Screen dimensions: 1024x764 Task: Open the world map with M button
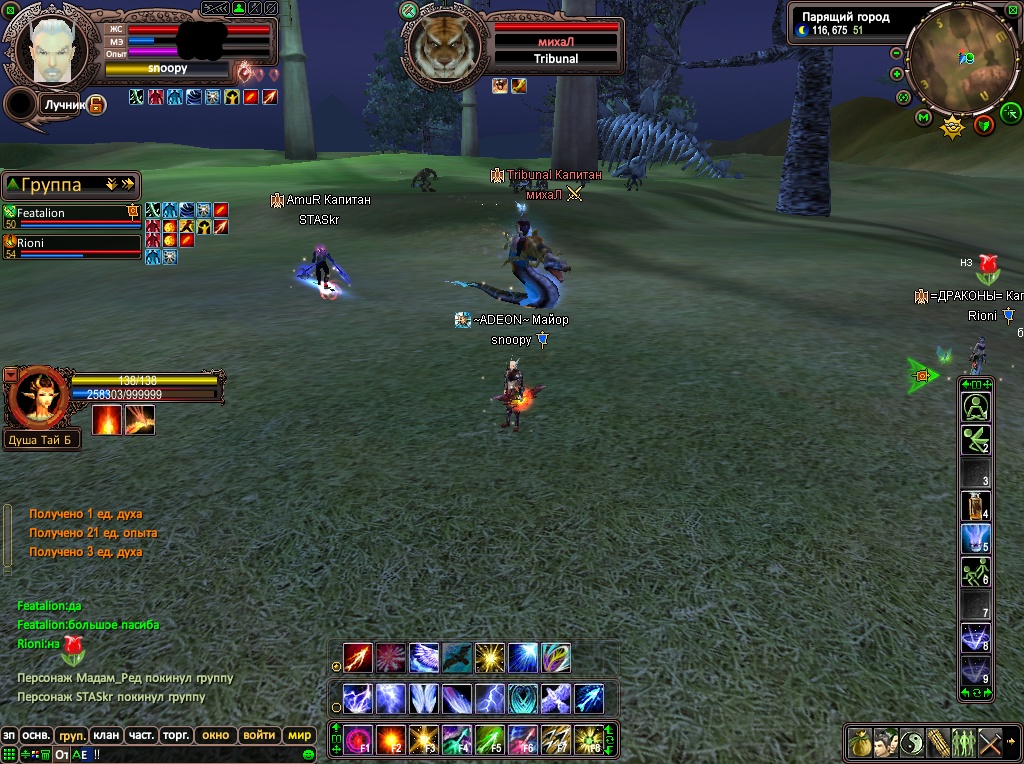[x=923, y=118]
